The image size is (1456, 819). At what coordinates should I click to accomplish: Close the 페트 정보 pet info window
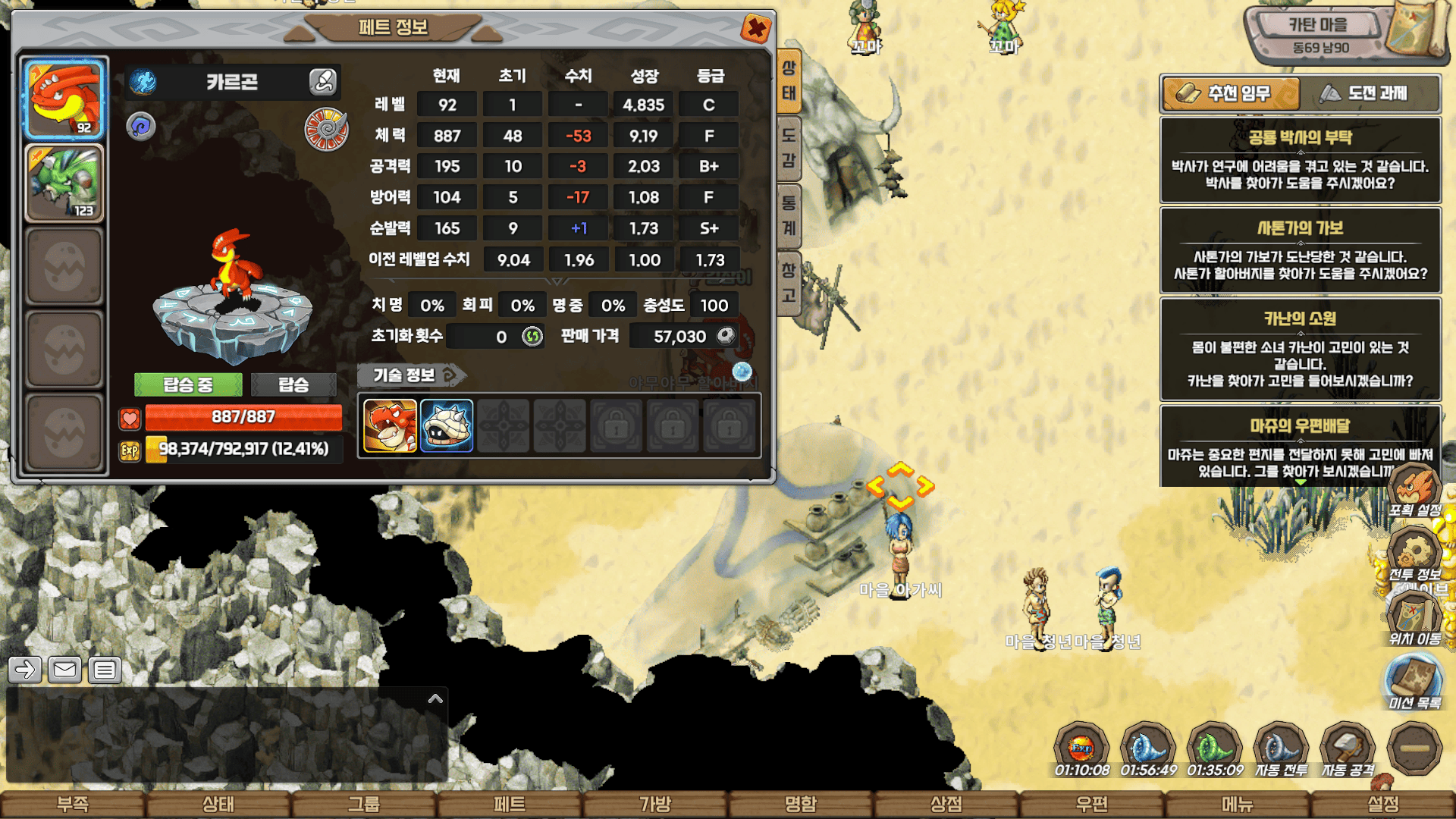755,30
